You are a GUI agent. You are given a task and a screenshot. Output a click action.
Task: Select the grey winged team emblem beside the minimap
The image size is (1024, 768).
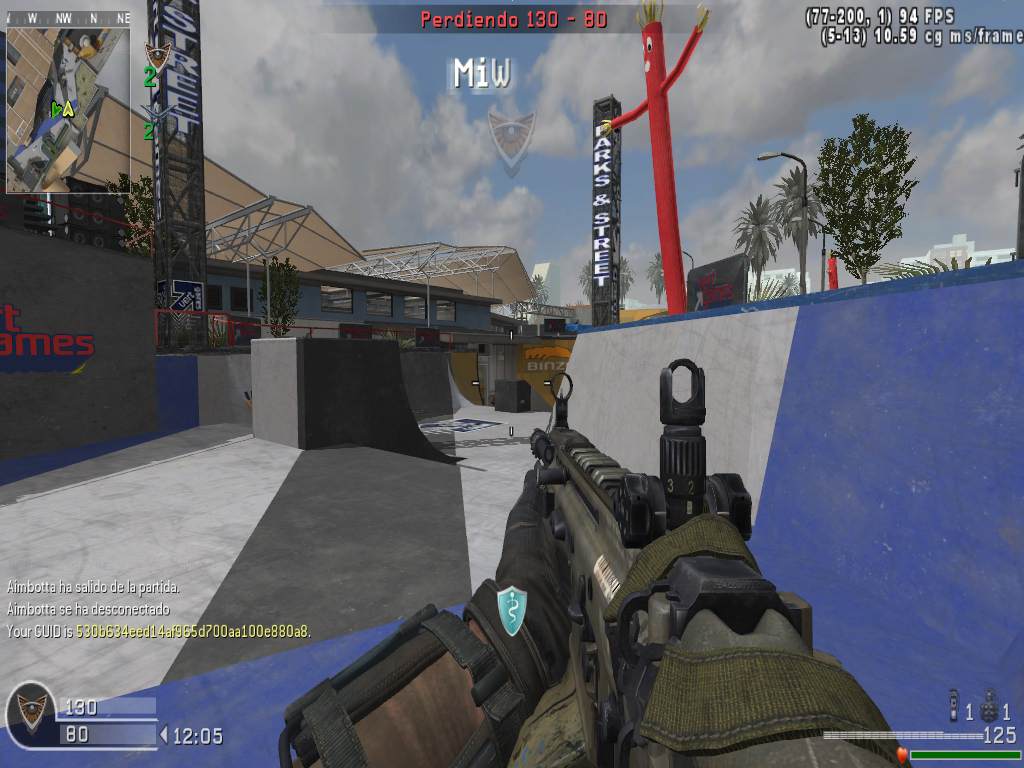point(156,112)
